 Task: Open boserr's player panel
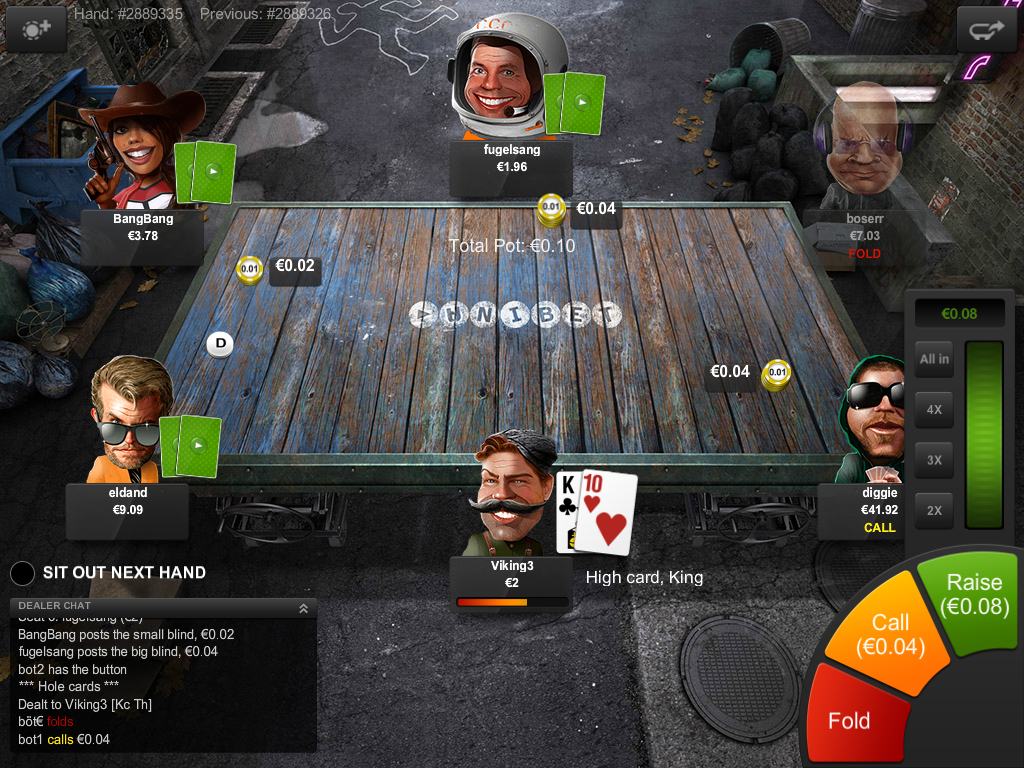[x=864, y=236]
